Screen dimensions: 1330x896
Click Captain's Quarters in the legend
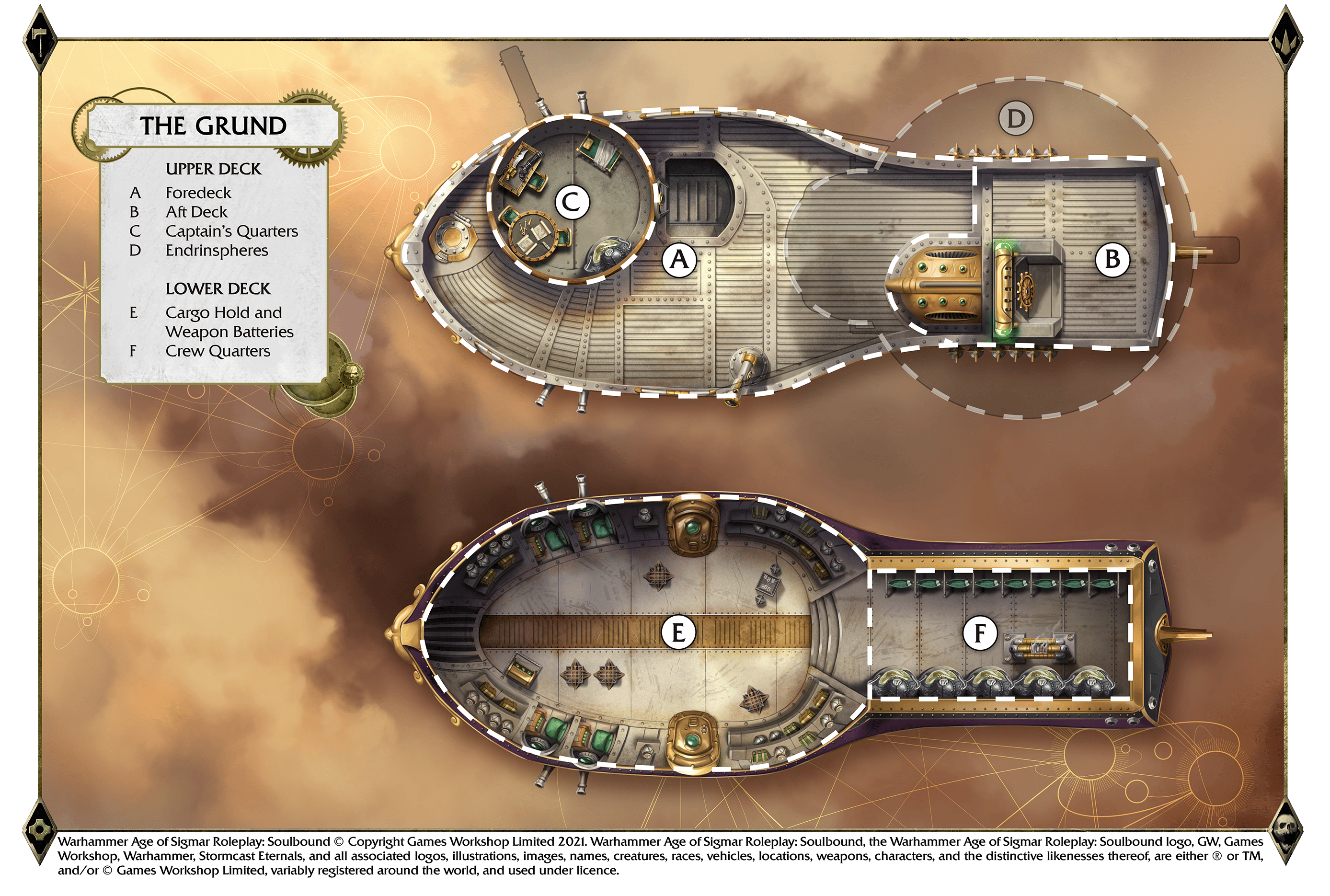point(231,231)
